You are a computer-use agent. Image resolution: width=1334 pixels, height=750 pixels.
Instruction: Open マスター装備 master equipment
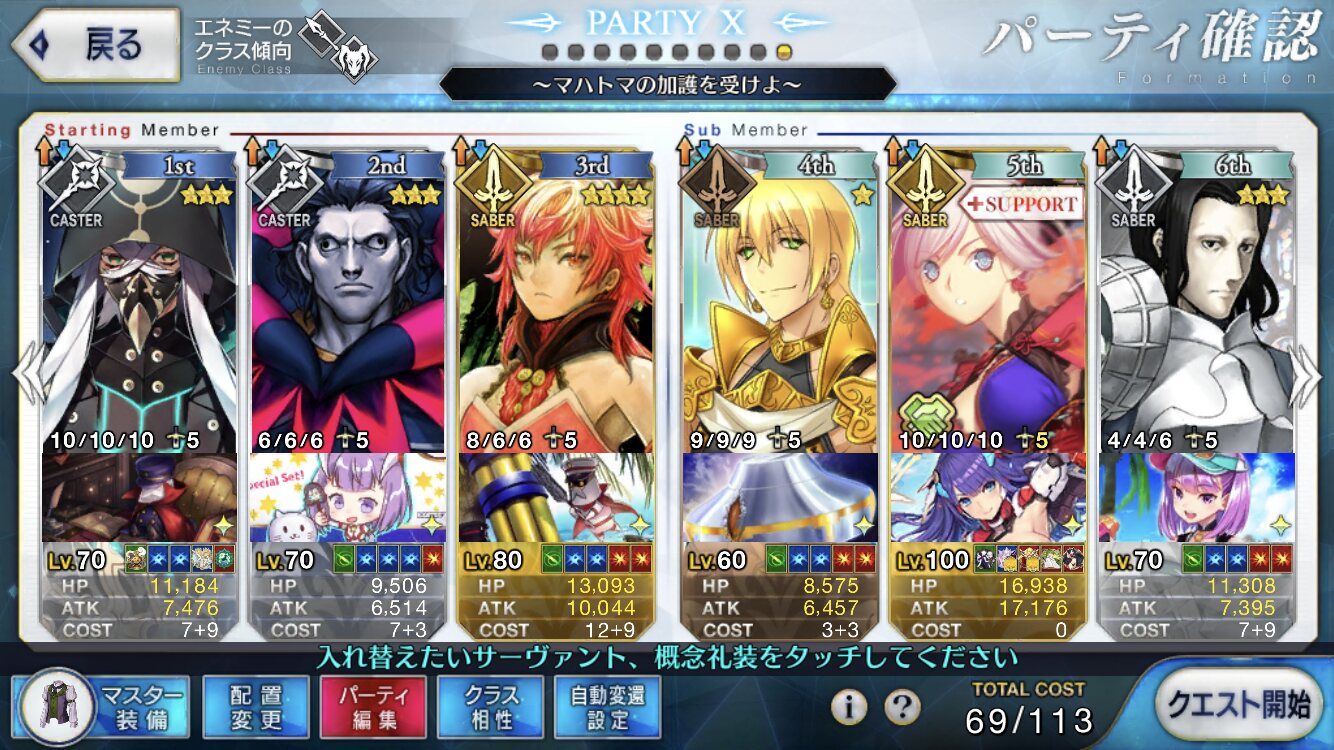101,707
